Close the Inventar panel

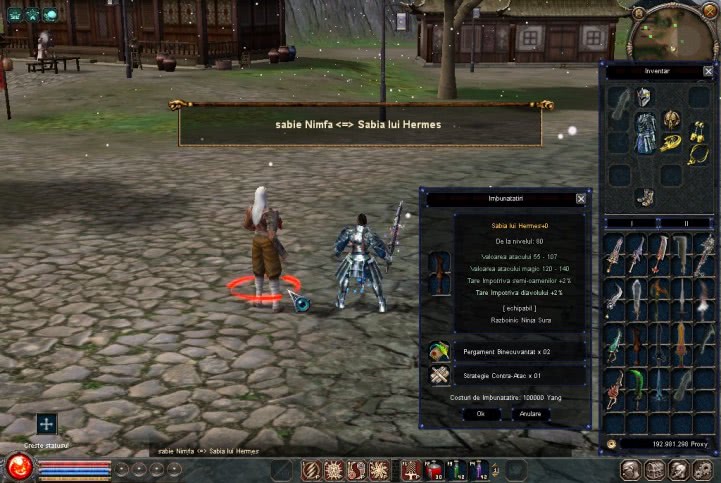tap(709, 72)
